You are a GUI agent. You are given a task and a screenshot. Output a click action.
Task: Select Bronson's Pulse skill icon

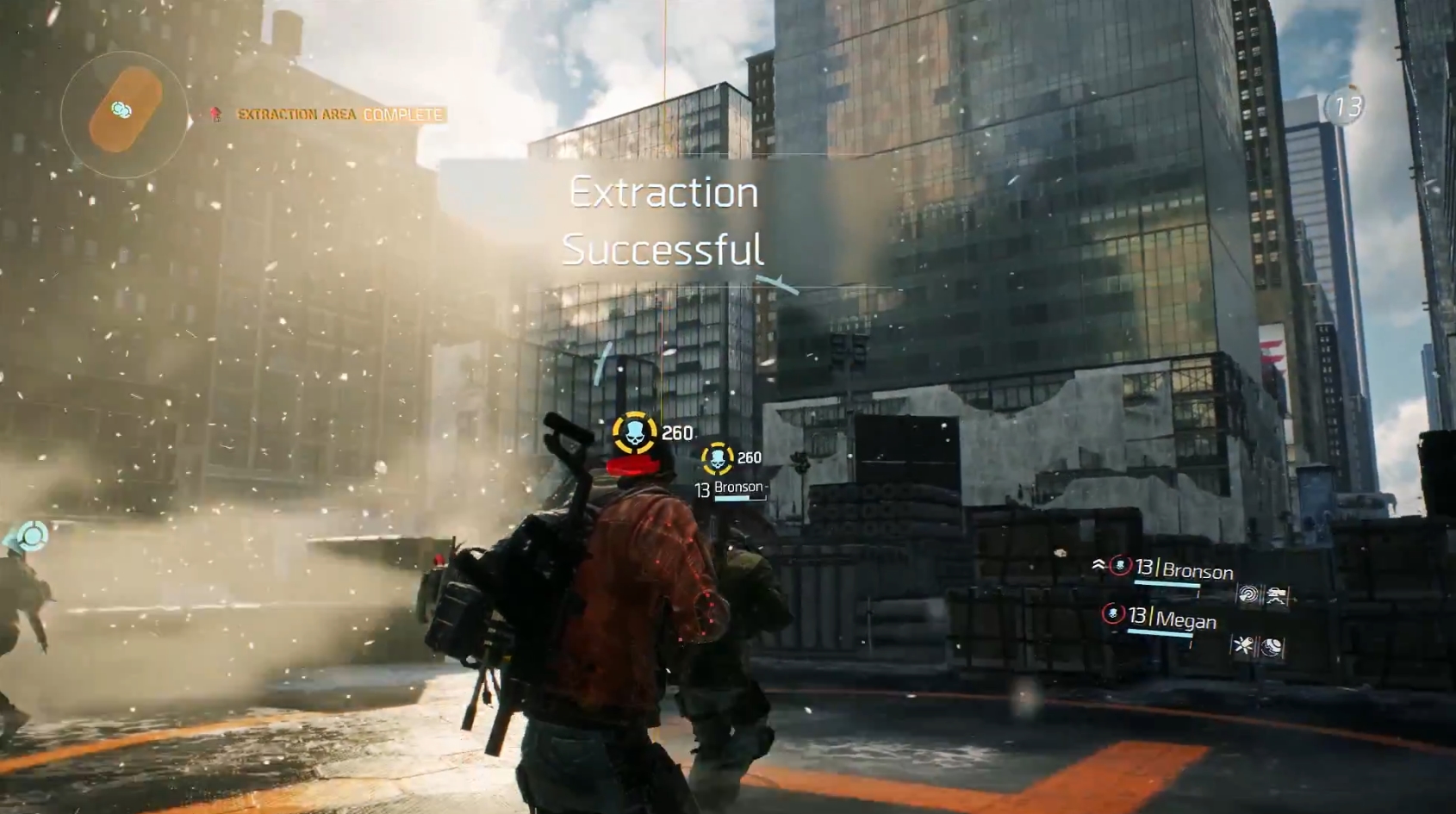tap(1249, 595)
